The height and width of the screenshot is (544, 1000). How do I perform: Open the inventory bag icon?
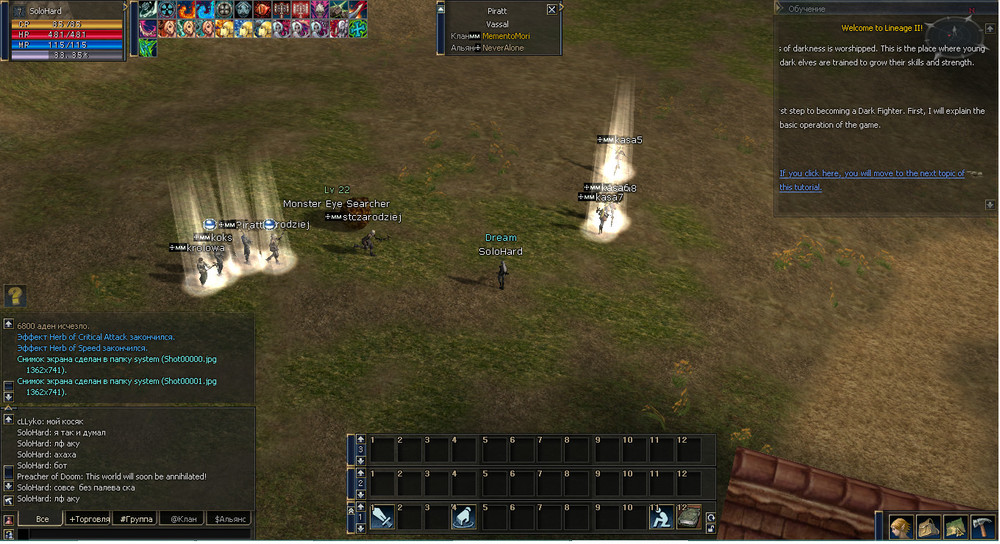click(928, 527)
